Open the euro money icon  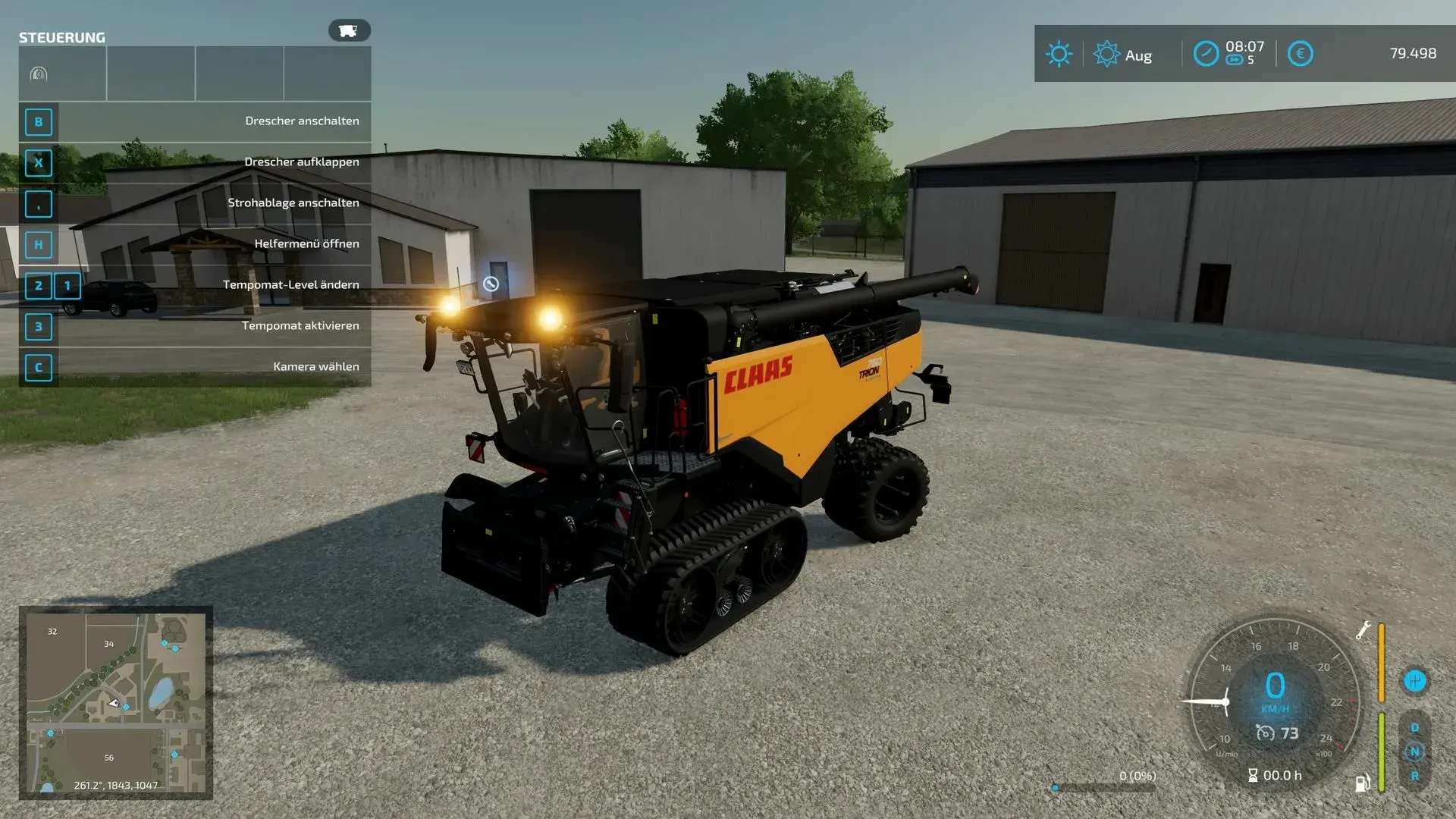(x=1300, y=54)
